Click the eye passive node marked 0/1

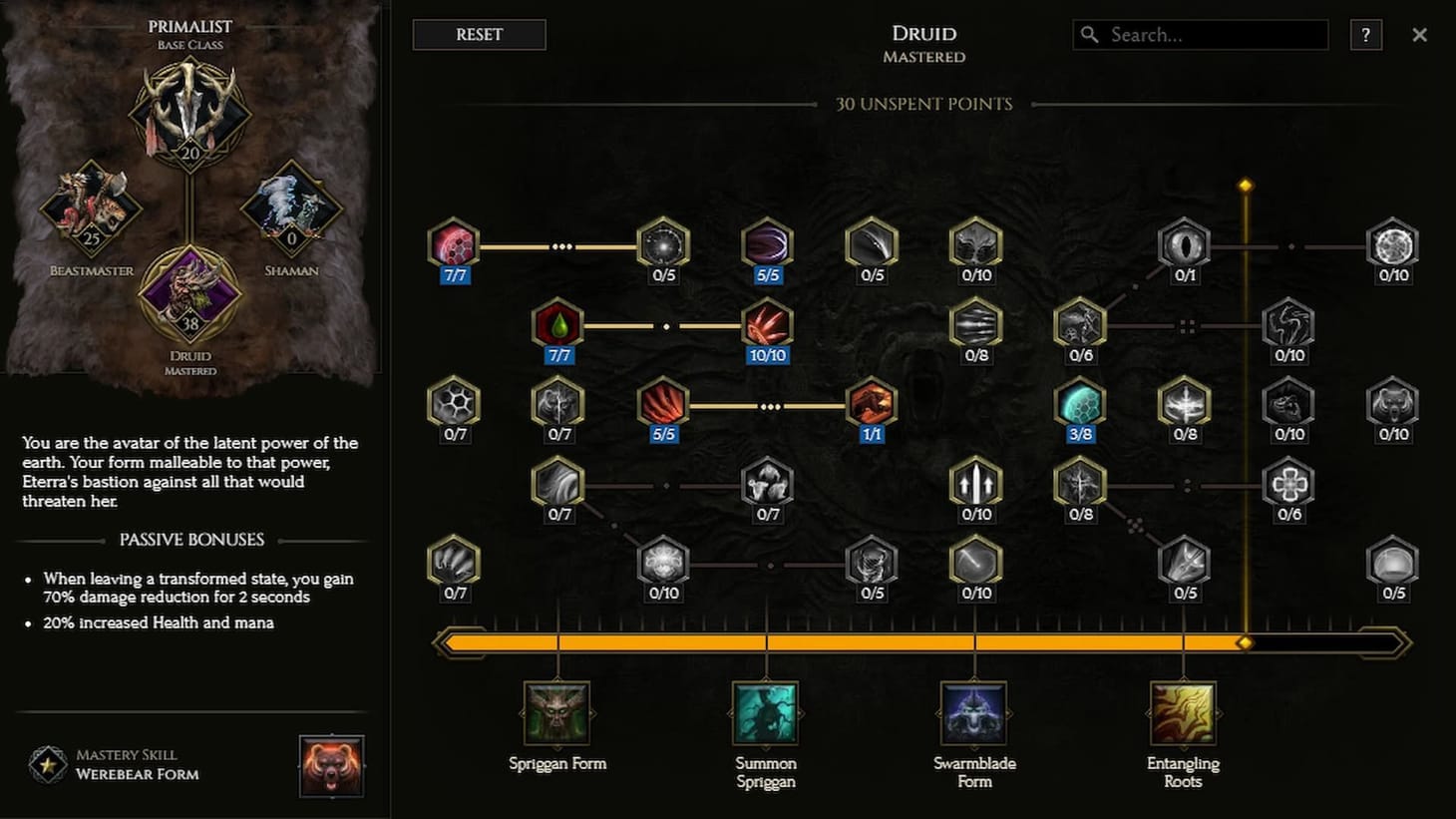(1183, 244)
